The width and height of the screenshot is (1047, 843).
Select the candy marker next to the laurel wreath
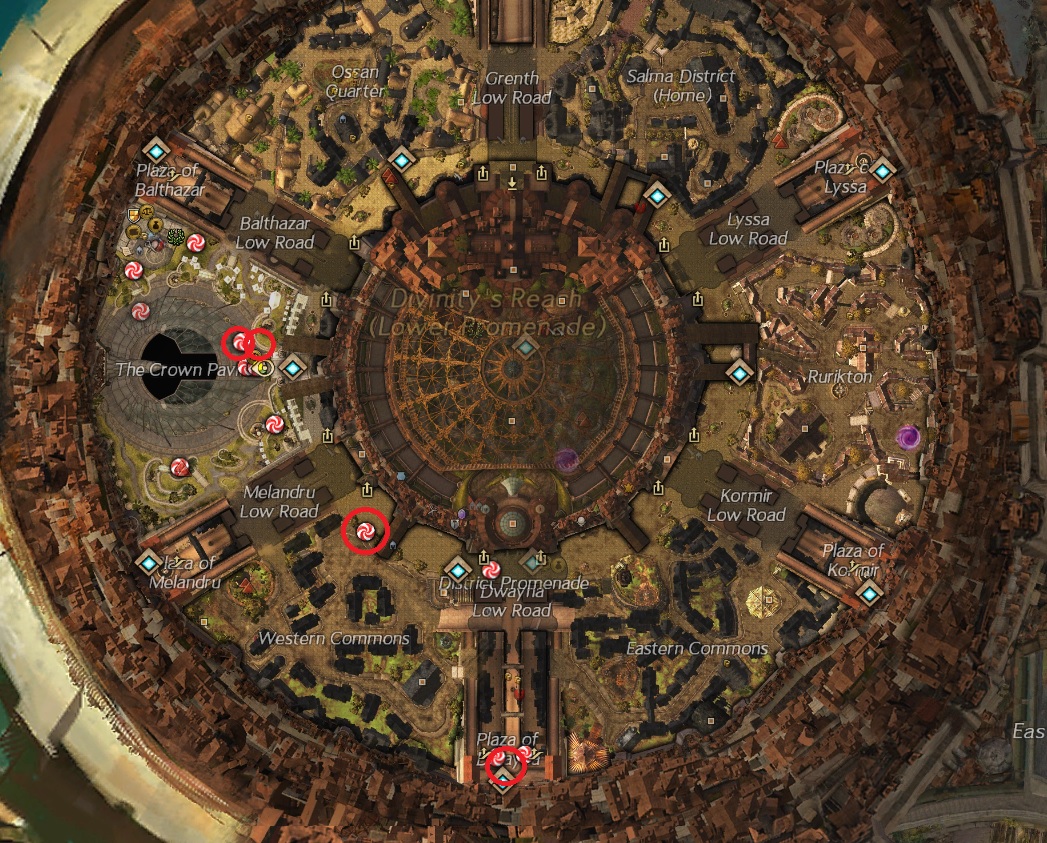click(196, 242)
